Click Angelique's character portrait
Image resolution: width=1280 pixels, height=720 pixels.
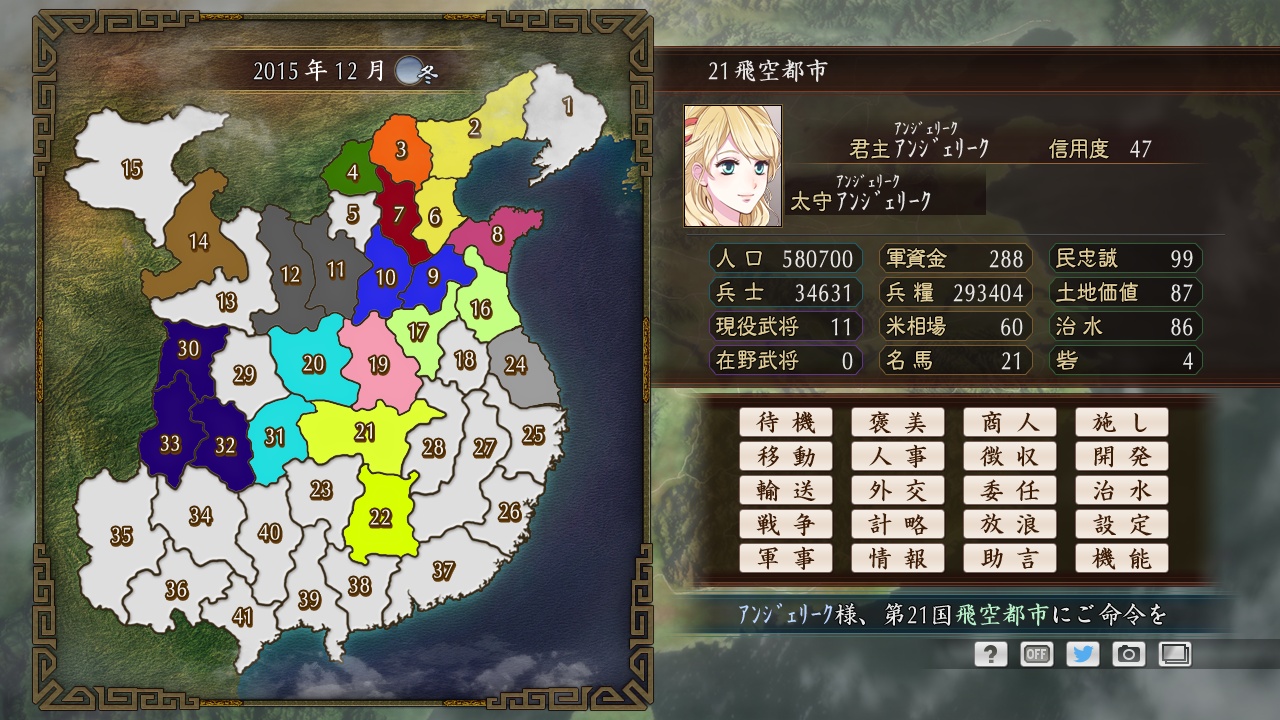pos(731,161)
